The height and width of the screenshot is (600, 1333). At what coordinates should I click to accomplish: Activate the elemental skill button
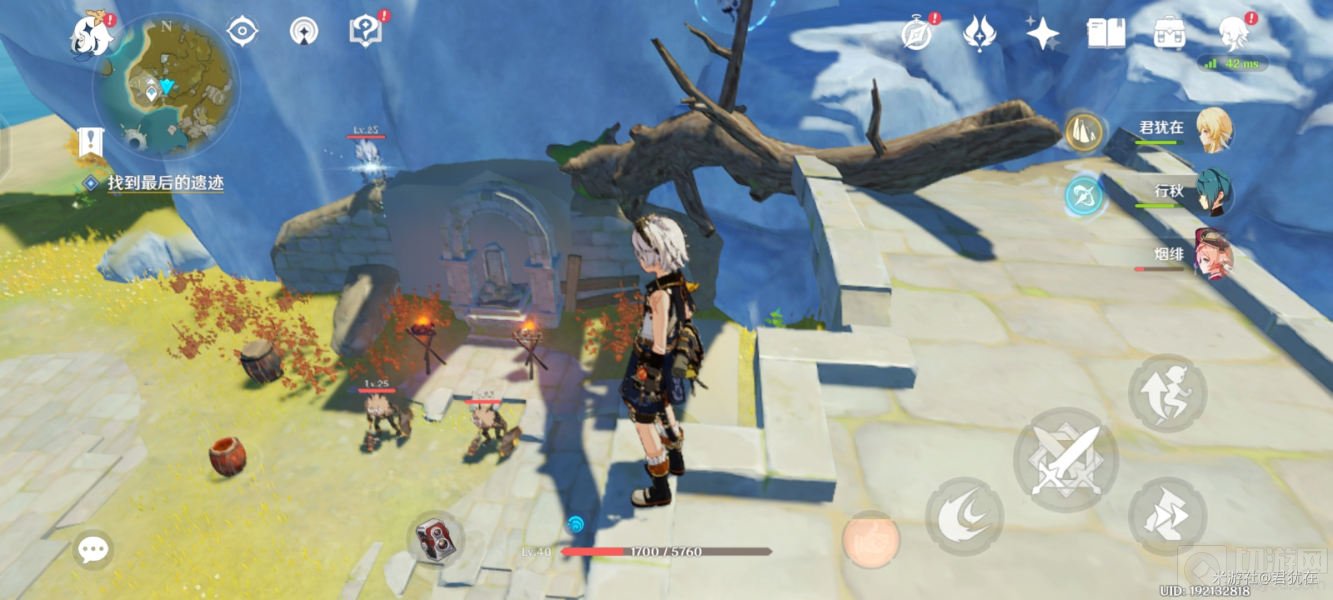pos(964,516)
